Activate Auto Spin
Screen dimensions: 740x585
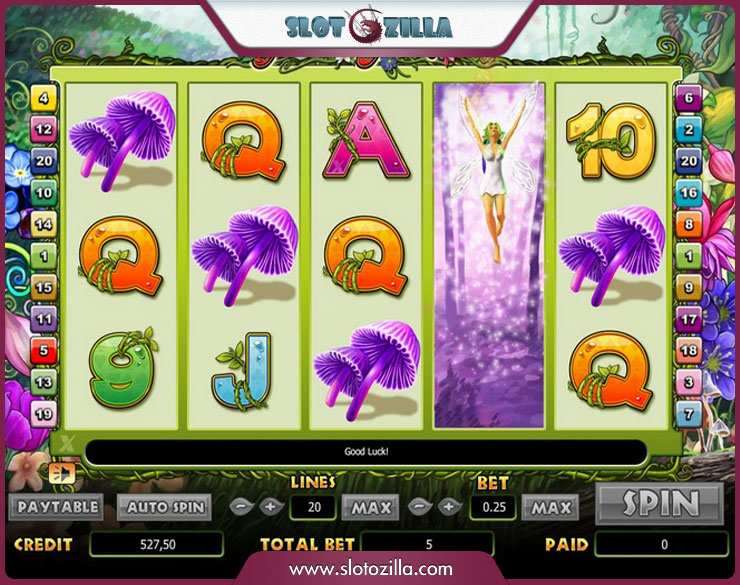pos(164,507)
